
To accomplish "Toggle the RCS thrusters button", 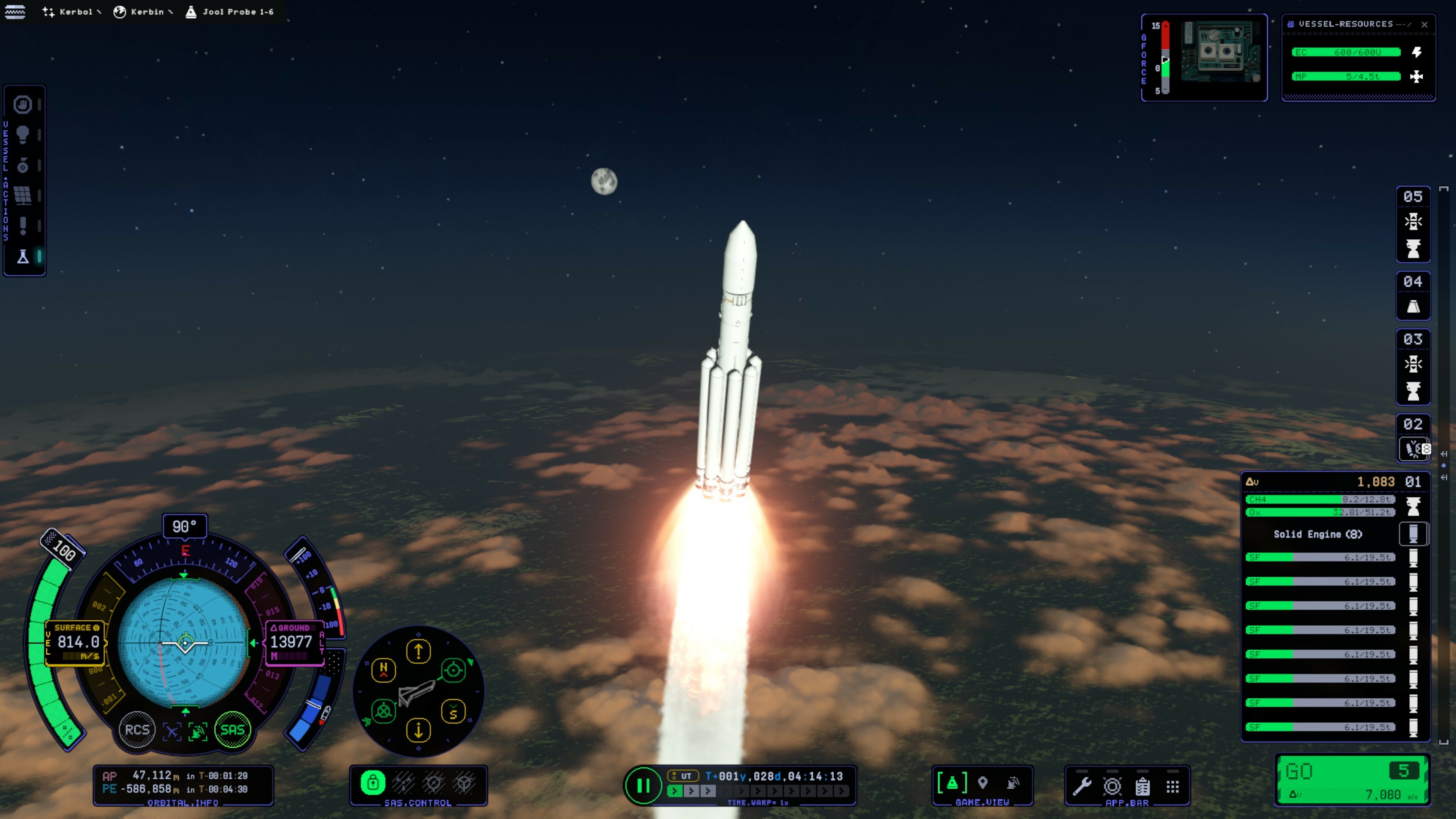I will click(x=137, y=730).
